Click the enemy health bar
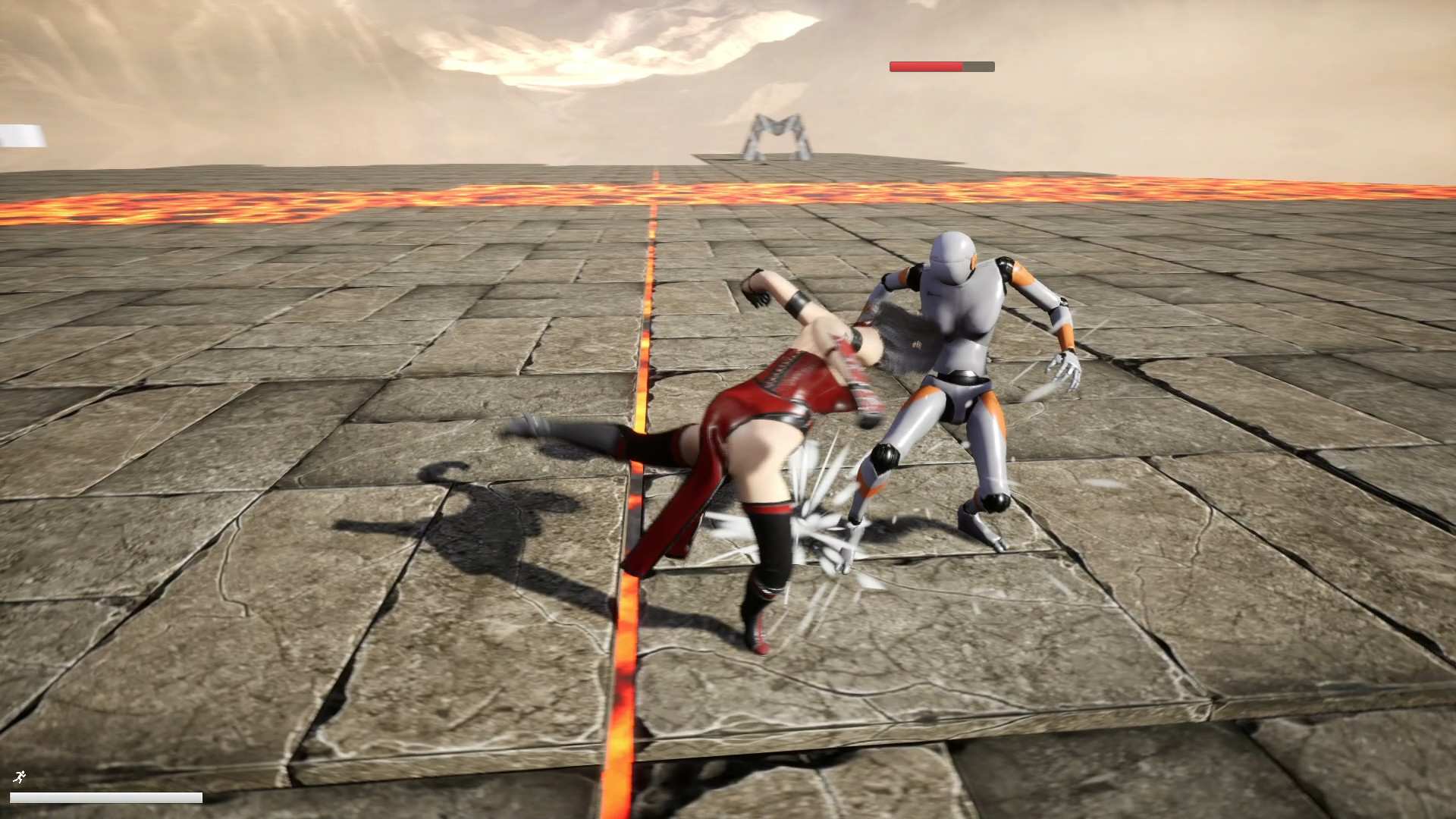The image size is (1456, 819). (940, 66)
